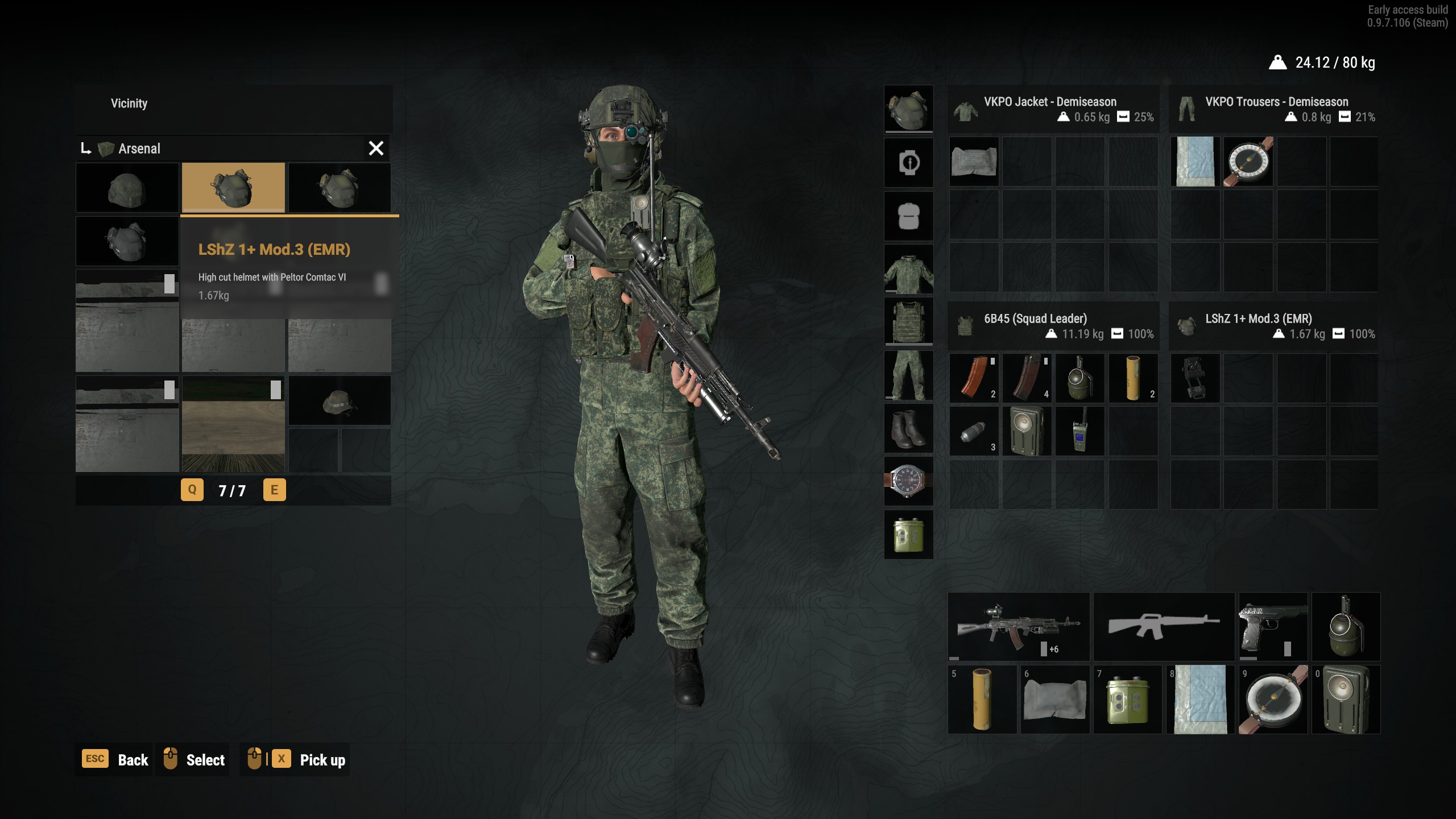Select the jacket equipment slot
This screenshot has width=1456, height=819.
(x=908, y=270)
